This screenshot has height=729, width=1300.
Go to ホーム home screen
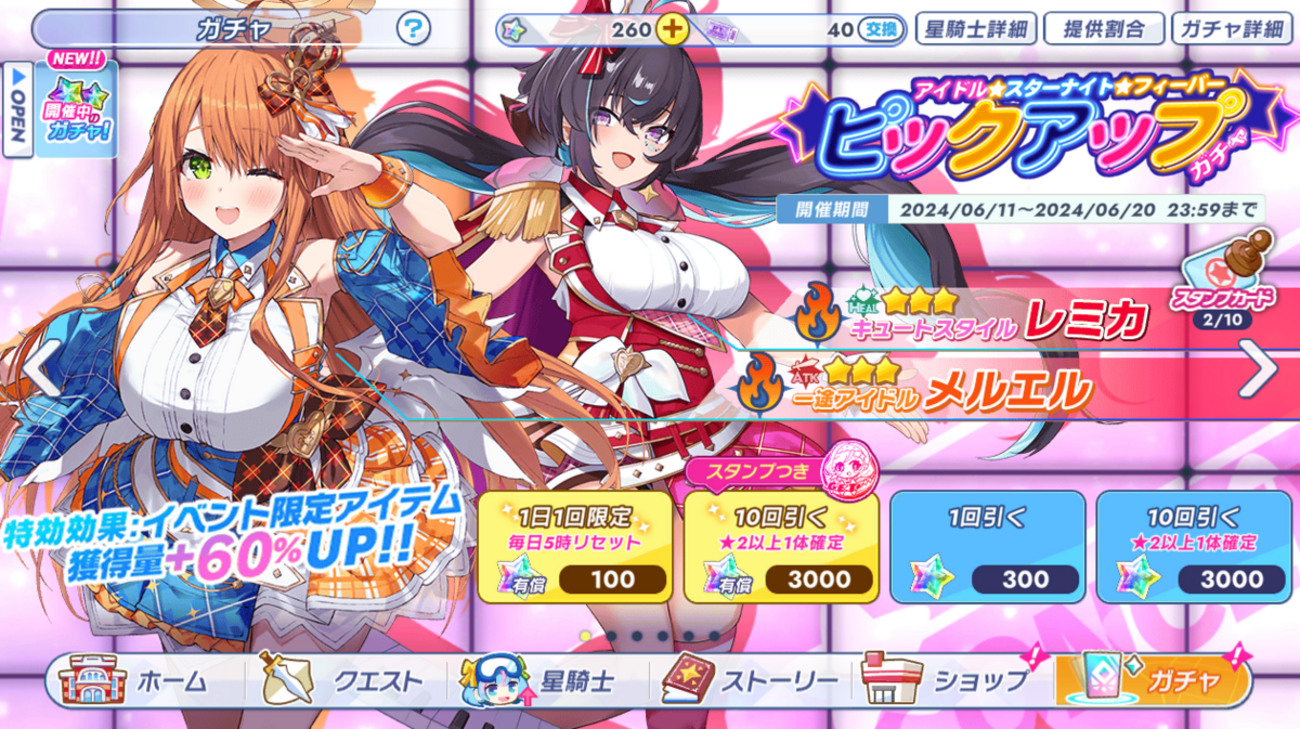coord(140,681)
